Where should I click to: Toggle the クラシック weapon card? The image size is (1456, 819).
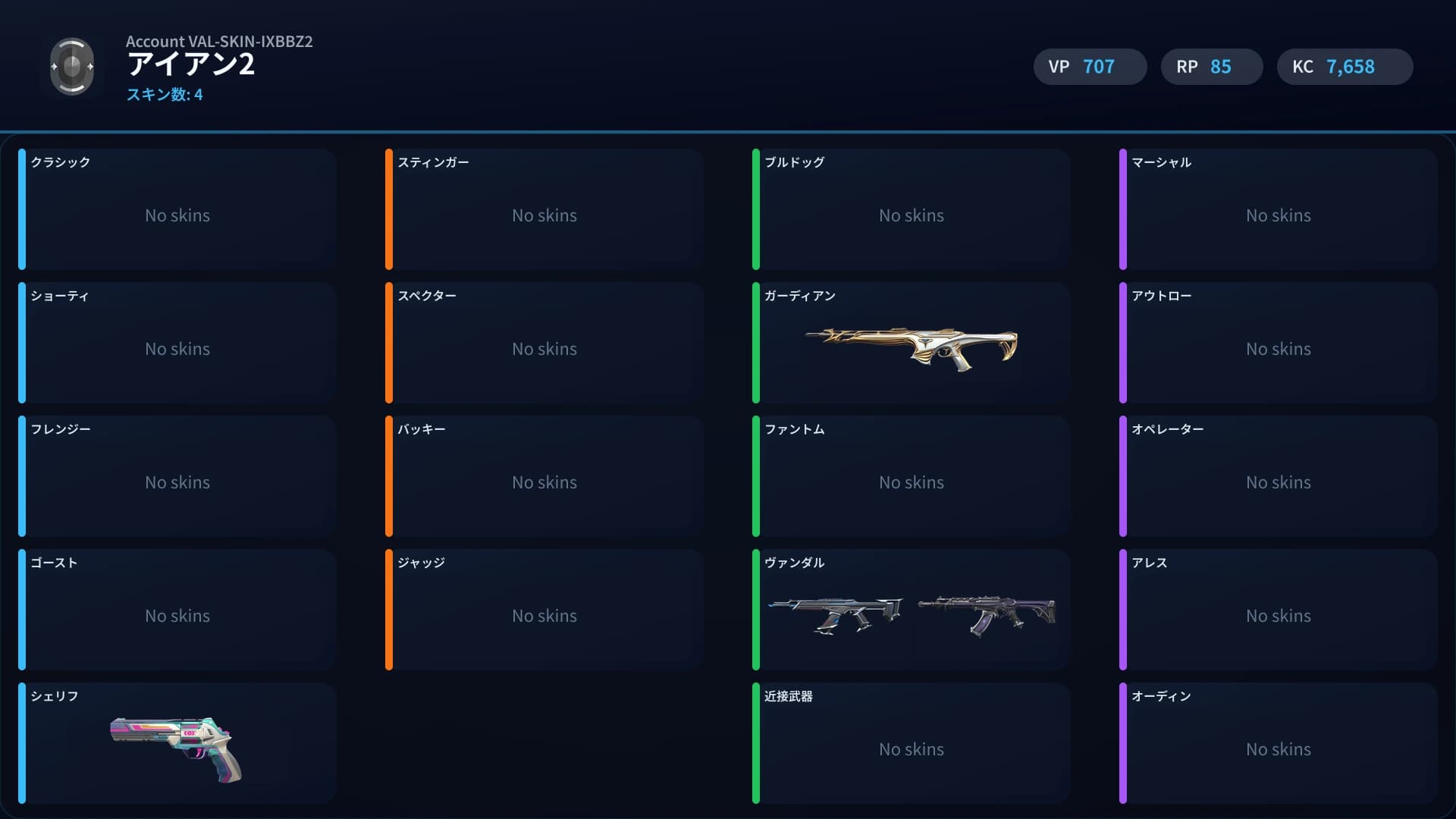pyautogui.click(x=177, y=210)
